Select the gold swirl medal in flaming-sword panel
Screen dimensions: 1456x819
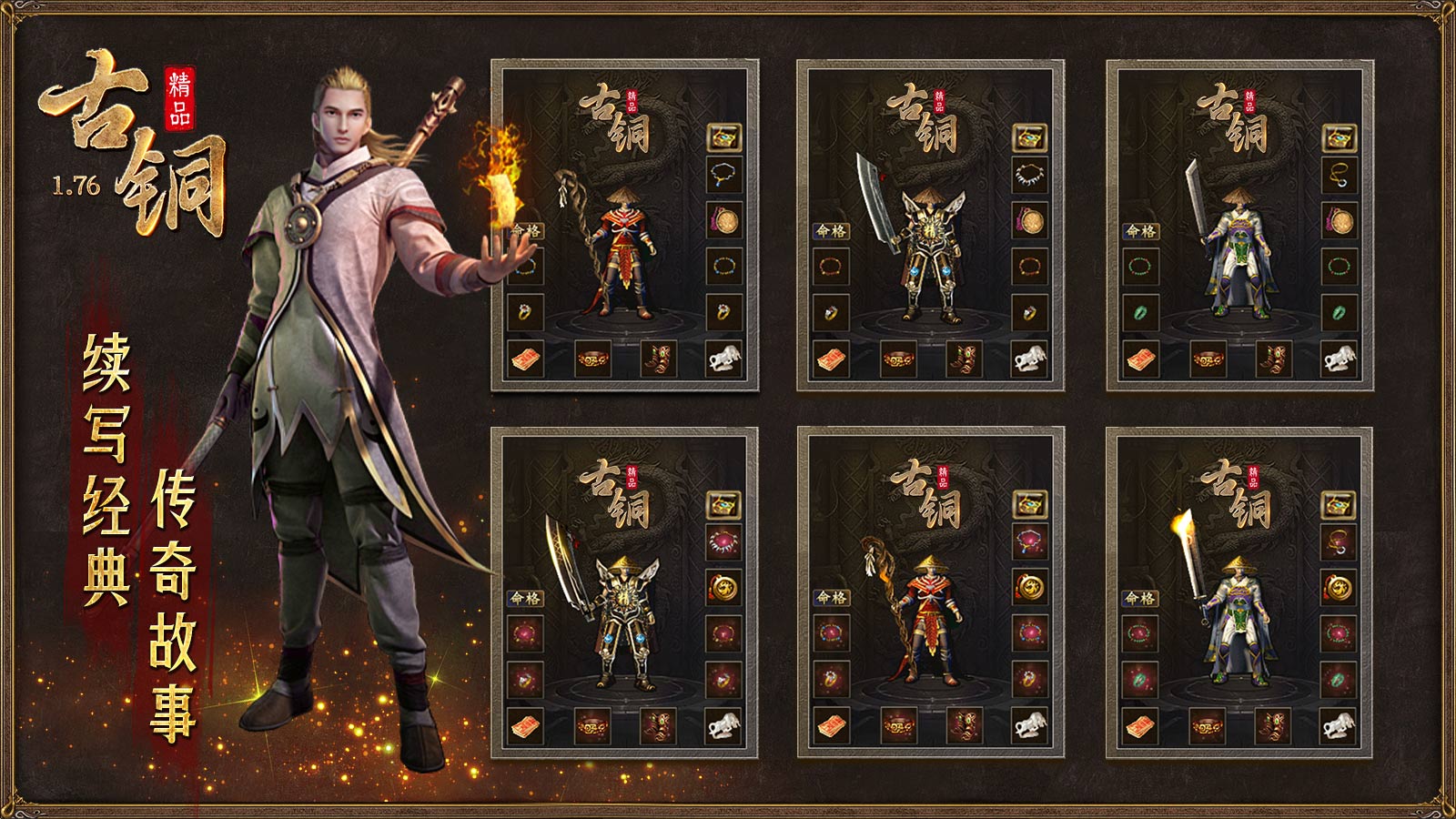click(x=1339, y=588)
